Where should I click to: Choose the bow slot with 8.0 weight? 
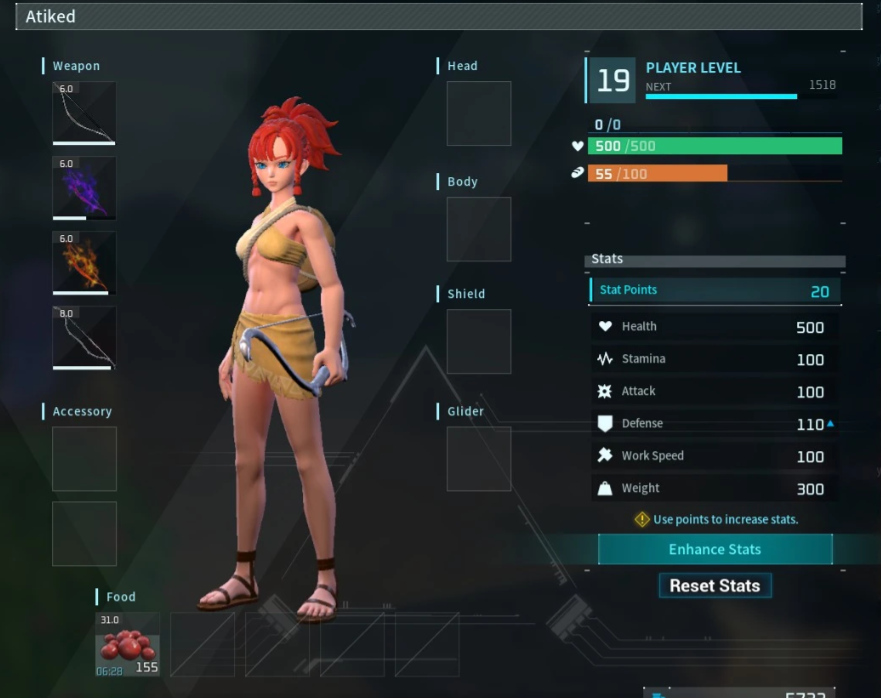(84, 337)
